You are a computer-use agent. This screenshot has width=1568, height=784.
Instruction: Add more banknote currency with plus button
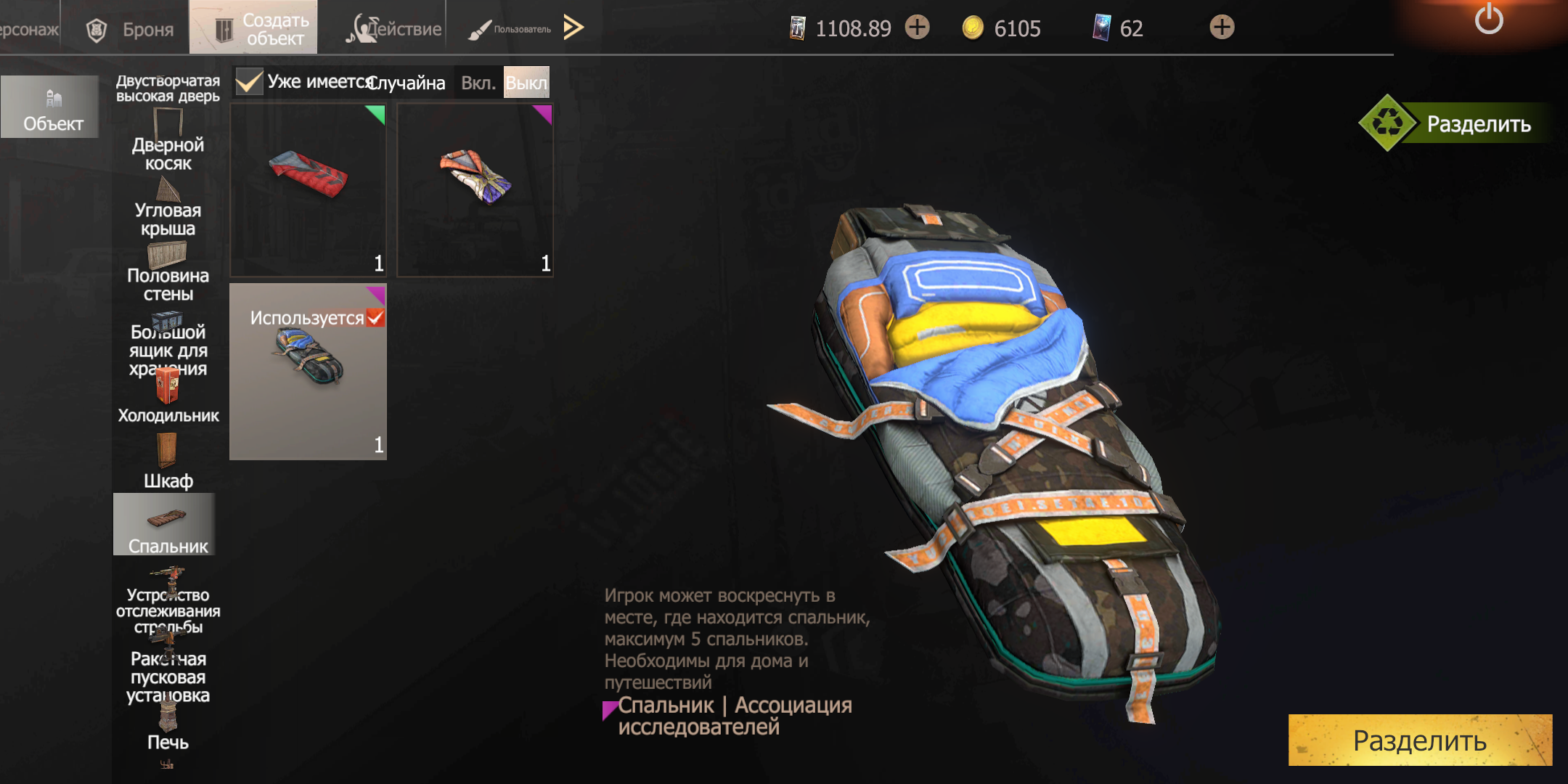click(x=918, y=28)
